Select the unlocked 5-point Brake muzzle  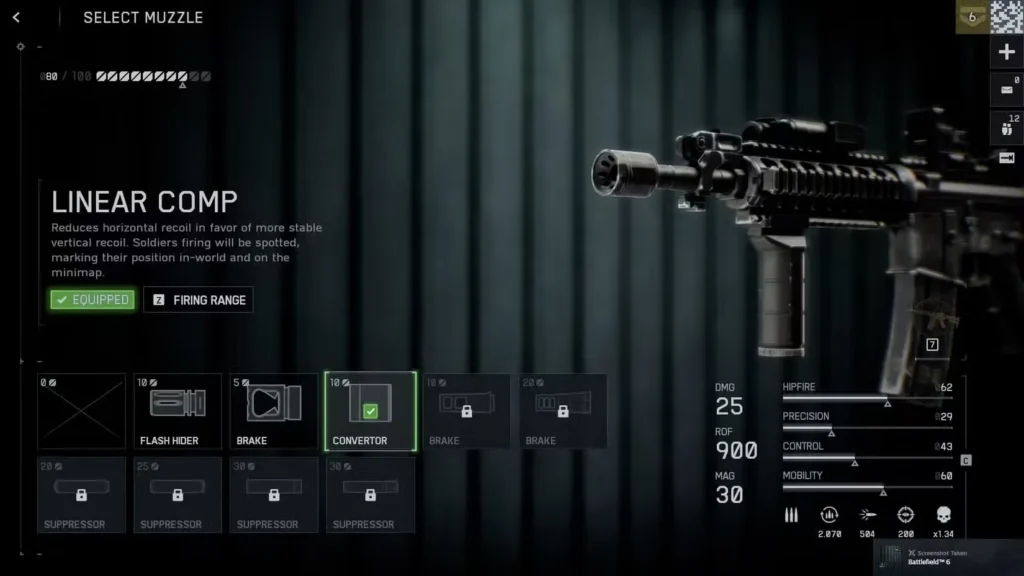point(274,411)
